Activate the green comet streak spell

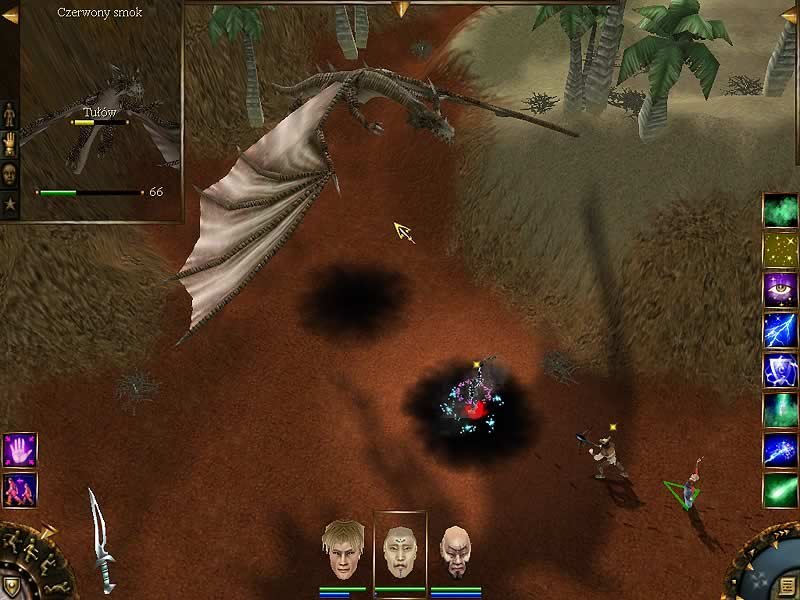click(x=779, y=489)
